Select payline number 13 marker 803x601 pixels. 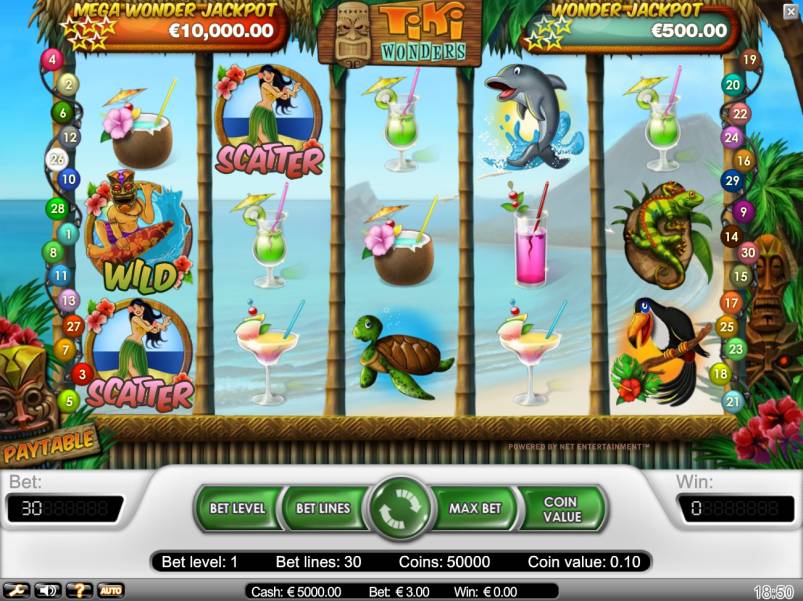[68, 299]
